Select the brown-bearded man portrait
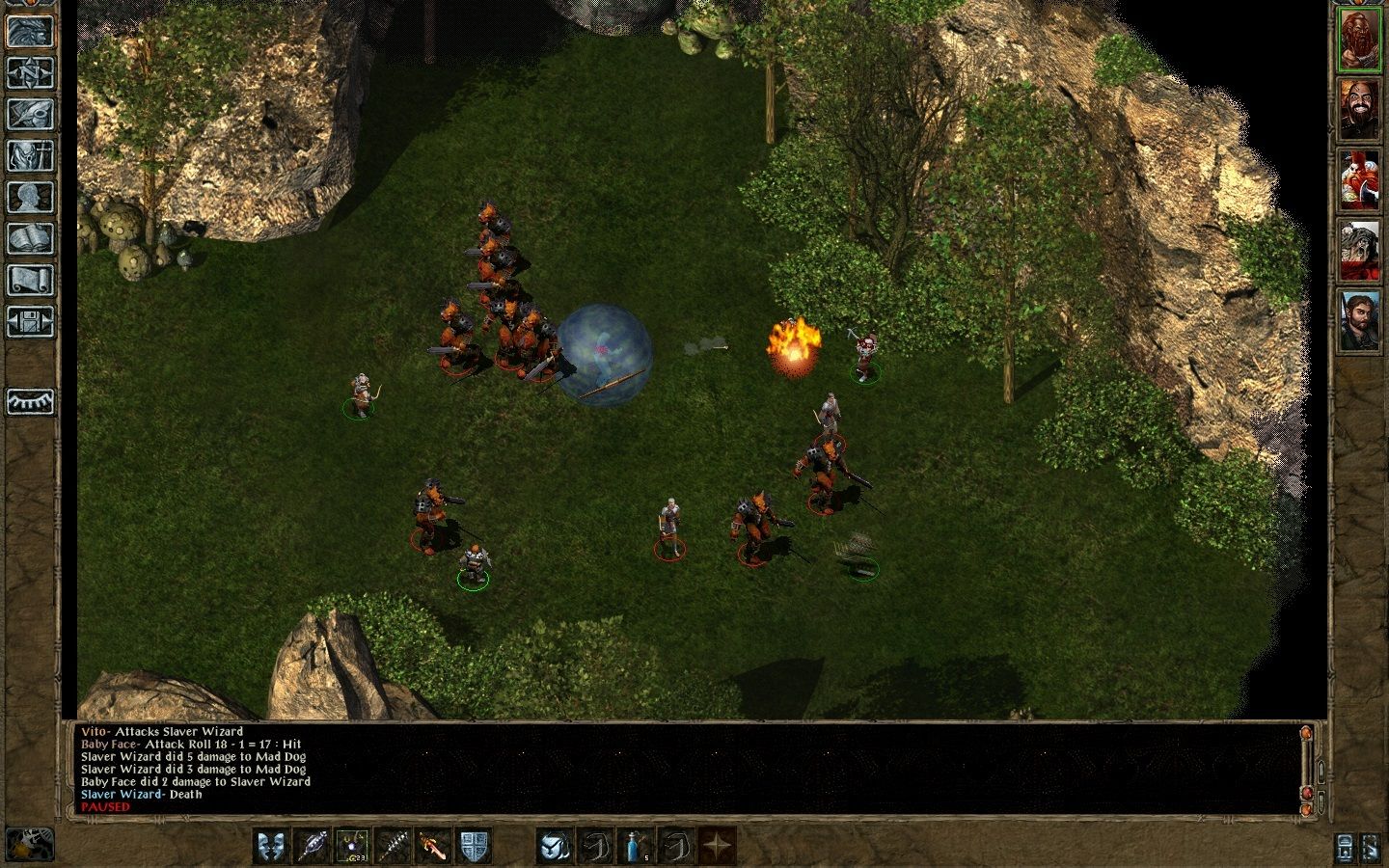This screenshot has height=868, width=1389. pyautogui.click(x=1359, y=320)
